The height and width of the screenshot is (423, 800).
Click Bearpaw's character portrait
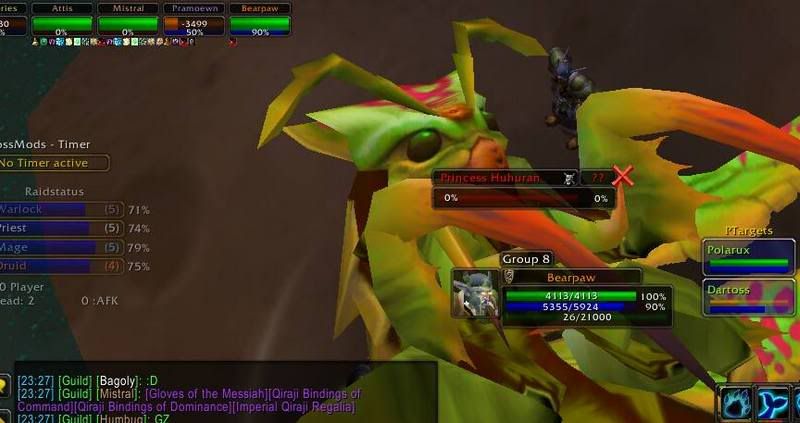tap(474, 292)
